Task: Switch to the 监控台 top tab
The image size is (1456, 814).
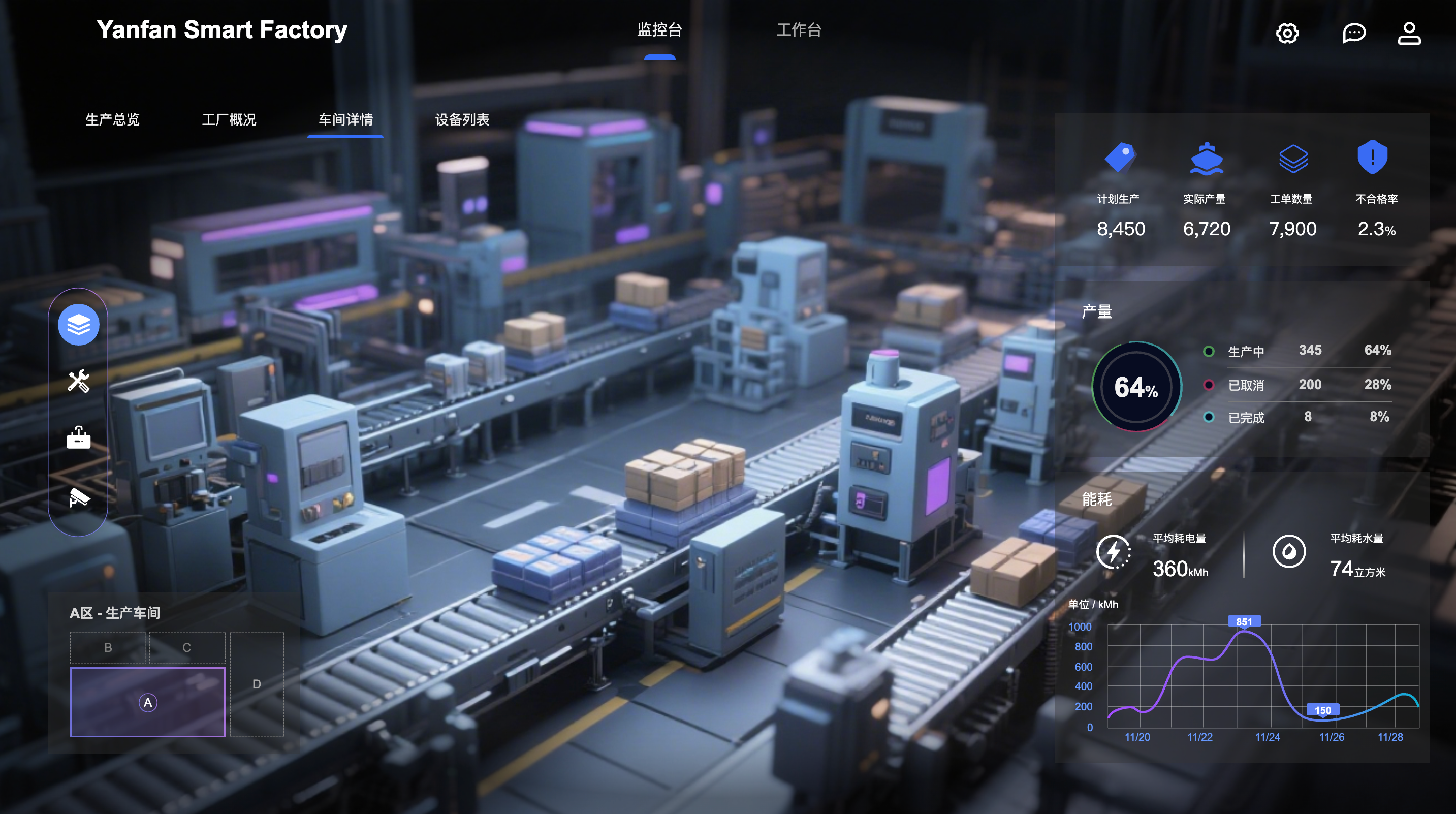Action: (659, 30)
